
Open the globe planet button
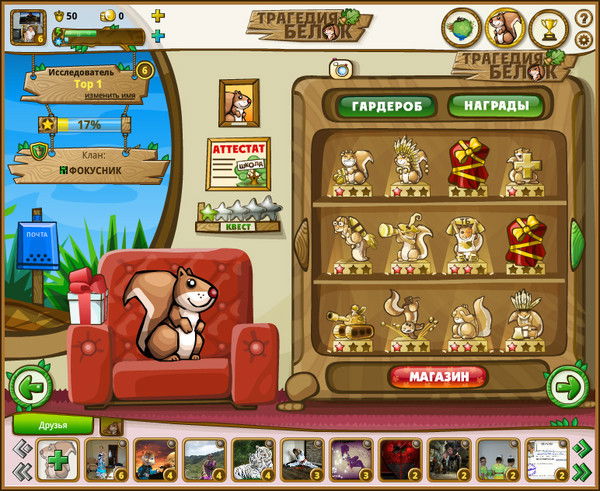tap(461, 29)
